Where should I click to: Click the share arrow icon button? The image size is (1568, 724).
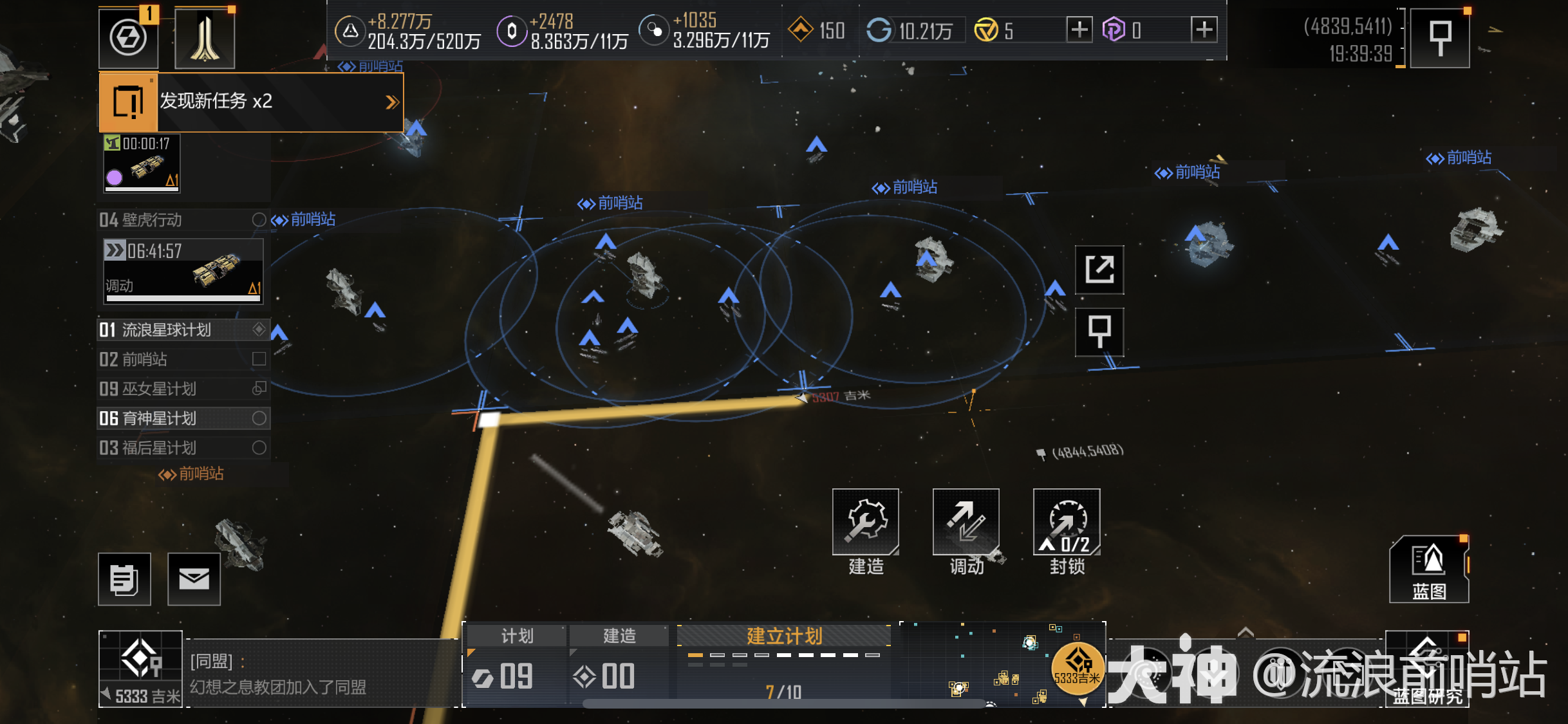pos(1099,270)
